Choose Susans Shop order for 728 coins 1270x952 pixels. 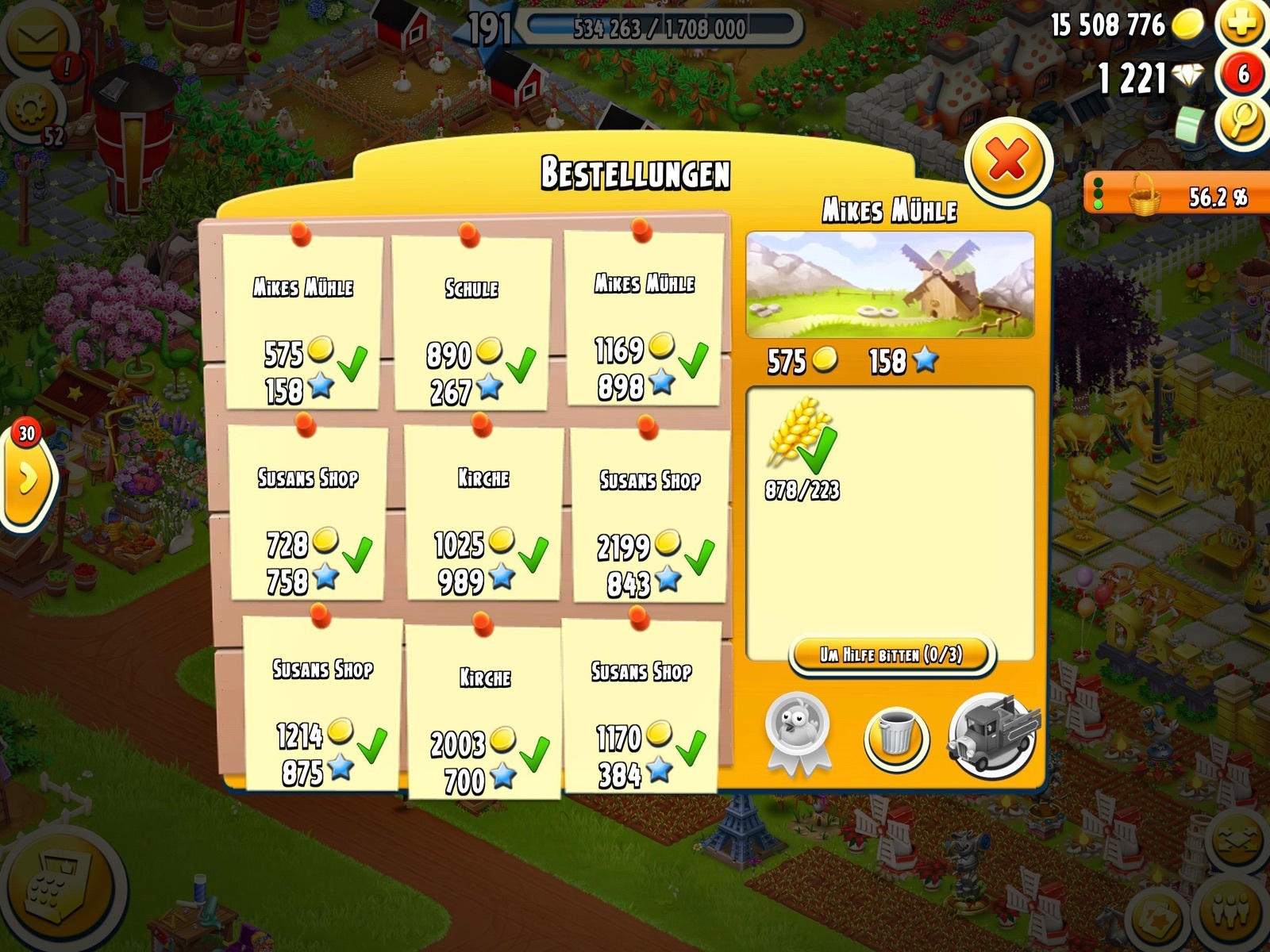308,514
